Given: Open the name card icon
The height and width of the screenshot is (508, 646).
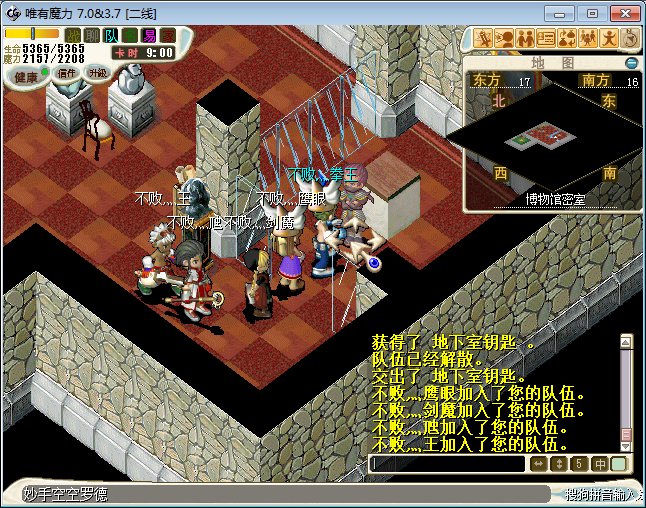Looking at the screenshot, I should click(x=546, y=38).
